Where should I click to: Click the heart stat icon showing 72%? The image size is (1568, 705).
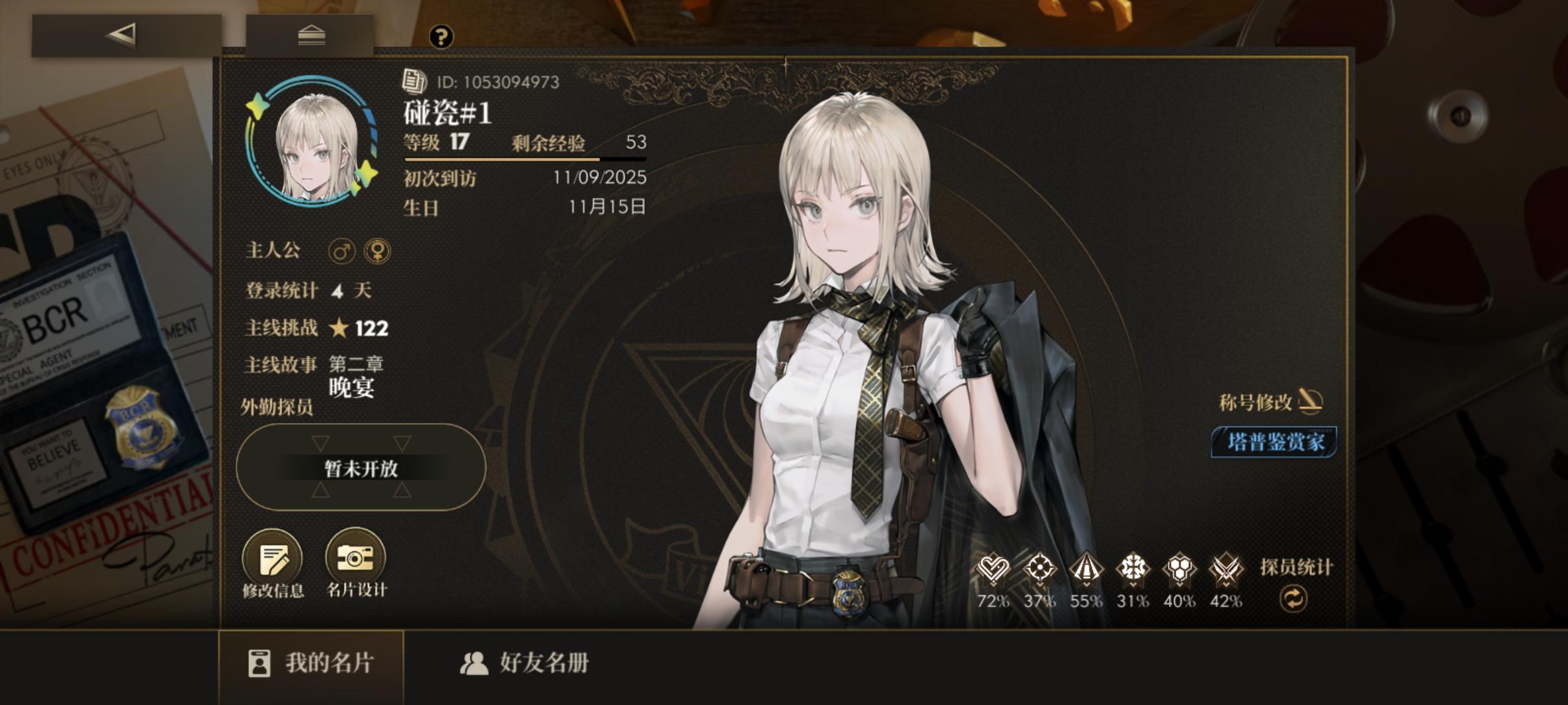(993, 569)
